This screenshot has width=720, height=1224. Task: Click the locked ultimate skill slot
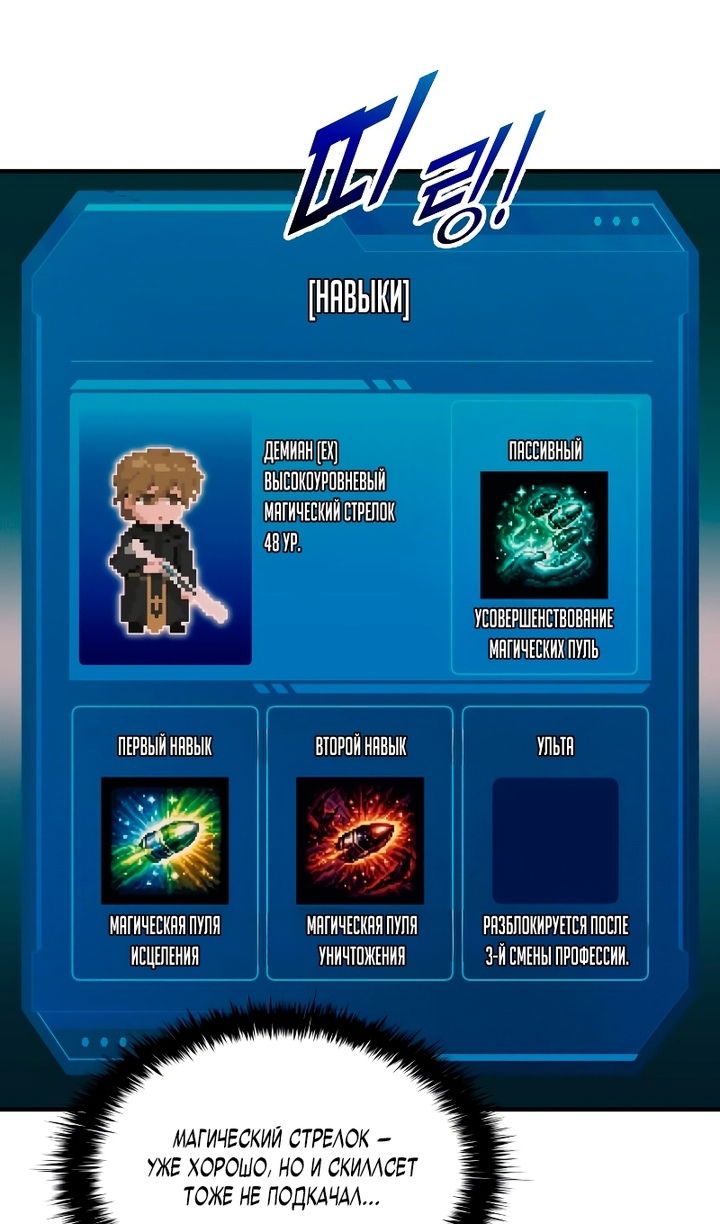click(555, 840)
